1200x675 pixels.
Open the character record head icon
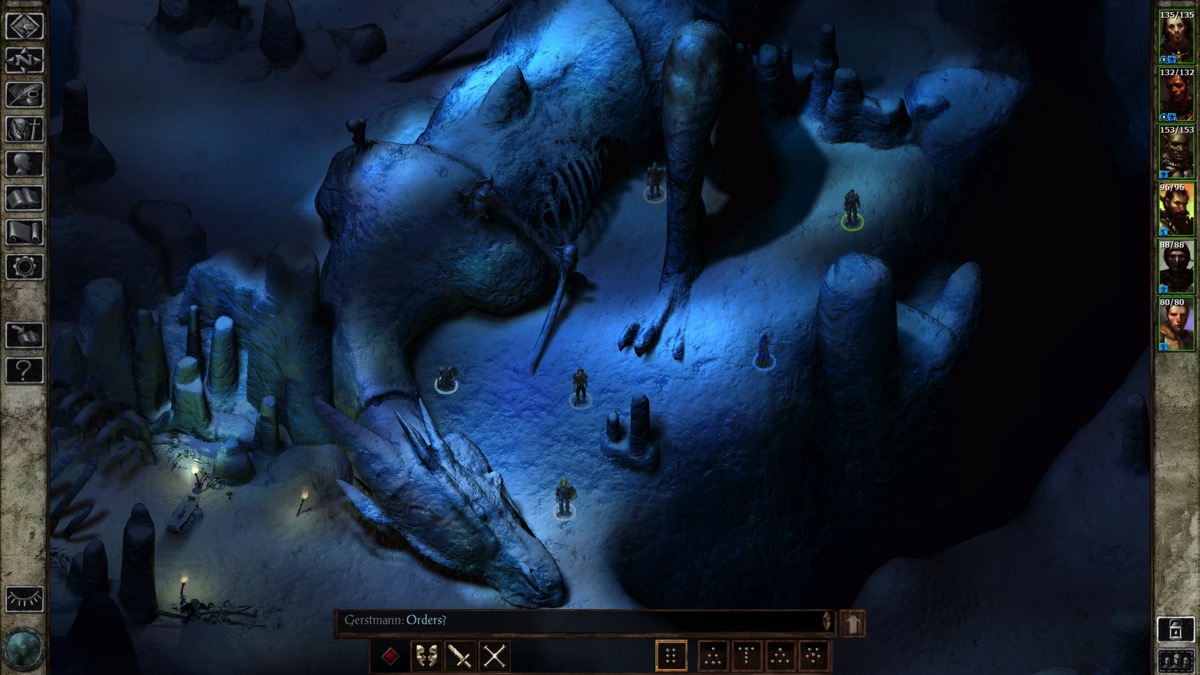24,163
